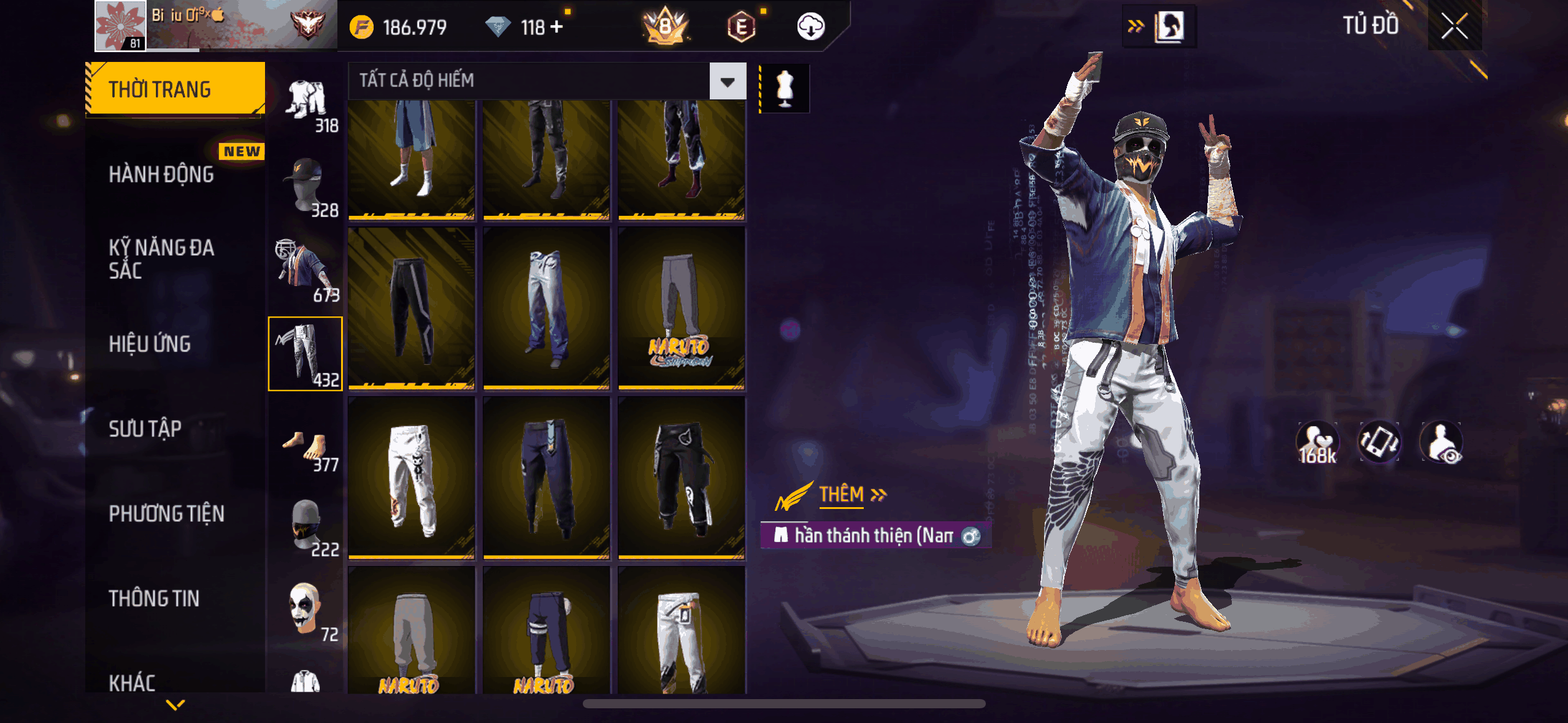Open the Sưu Tập section
The width and height of the screenshot is (1568, 723).
[x=145, y=429]
